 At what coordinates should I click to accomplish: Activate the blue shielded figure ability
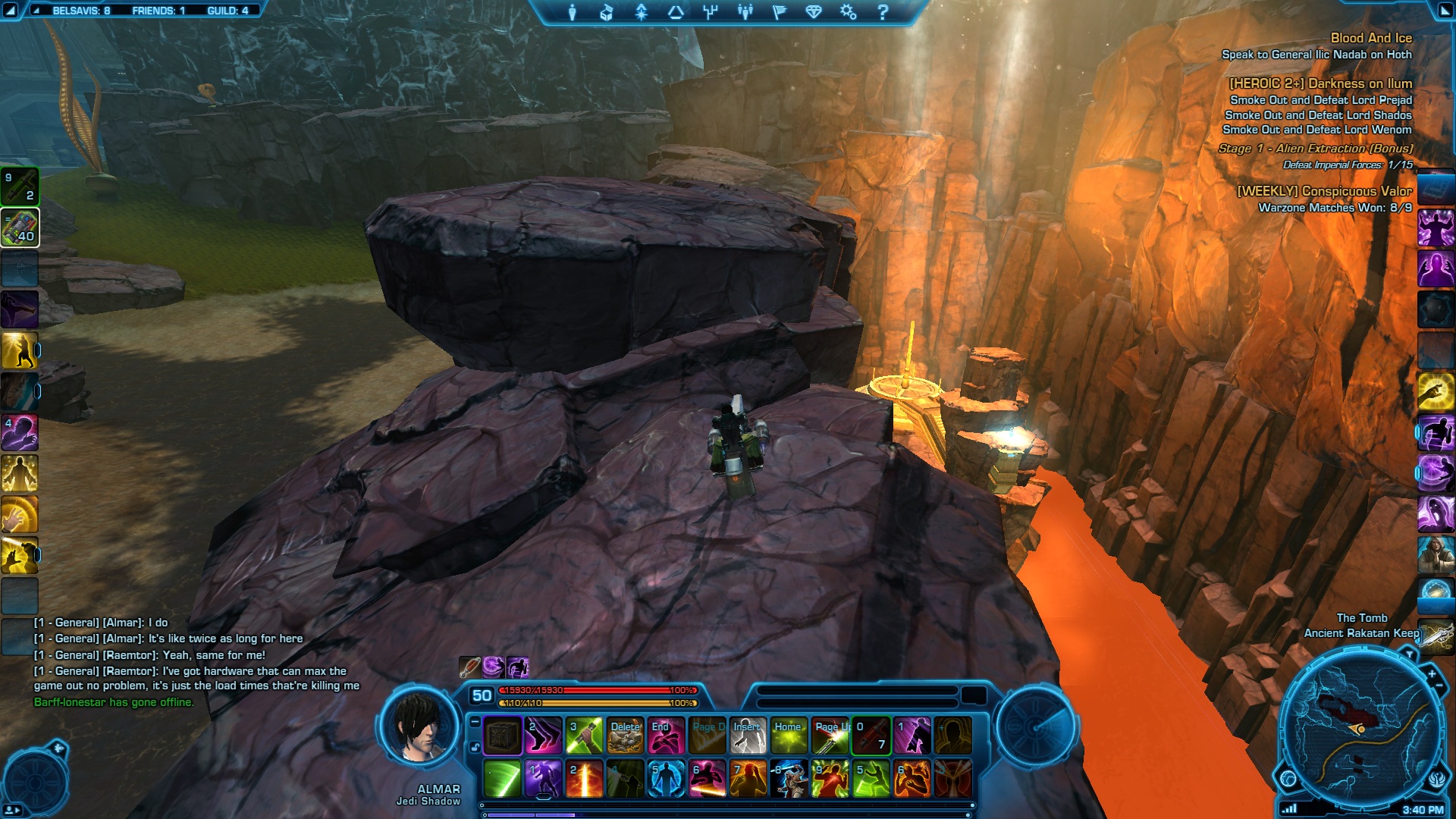[x=666, y=779]
